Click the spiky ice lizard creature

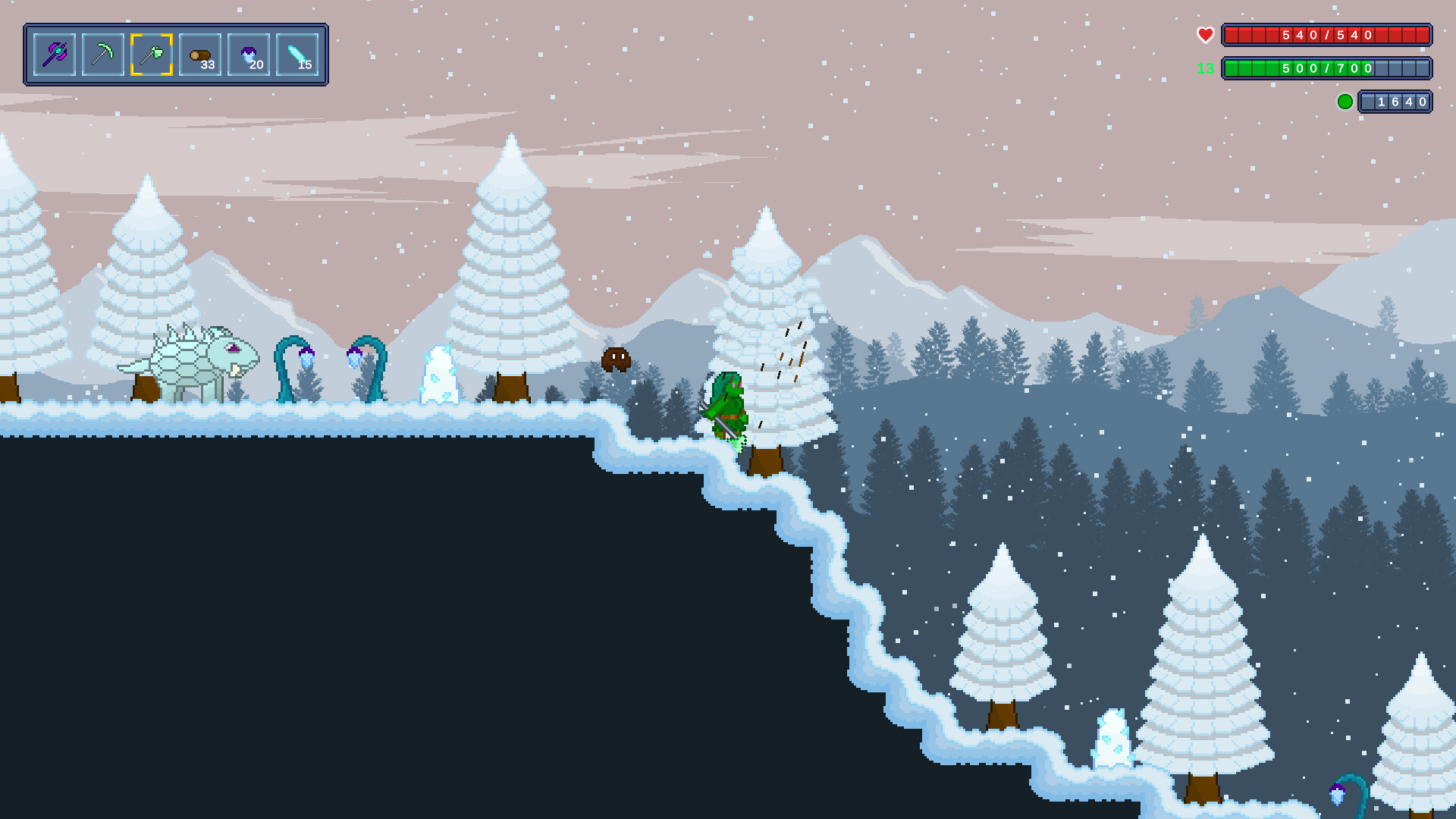click(193, 356)
